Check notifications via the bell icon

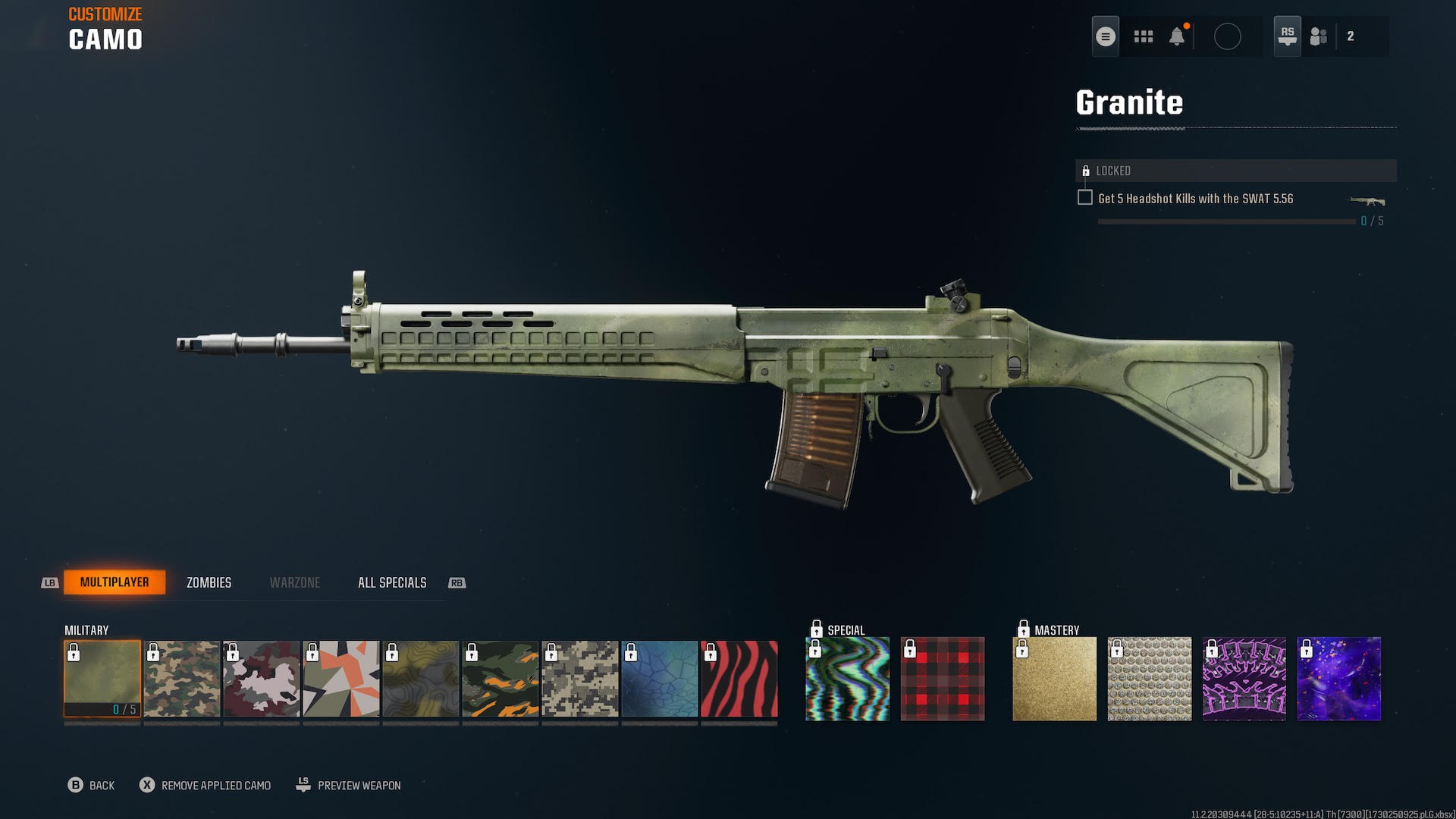1178,35
